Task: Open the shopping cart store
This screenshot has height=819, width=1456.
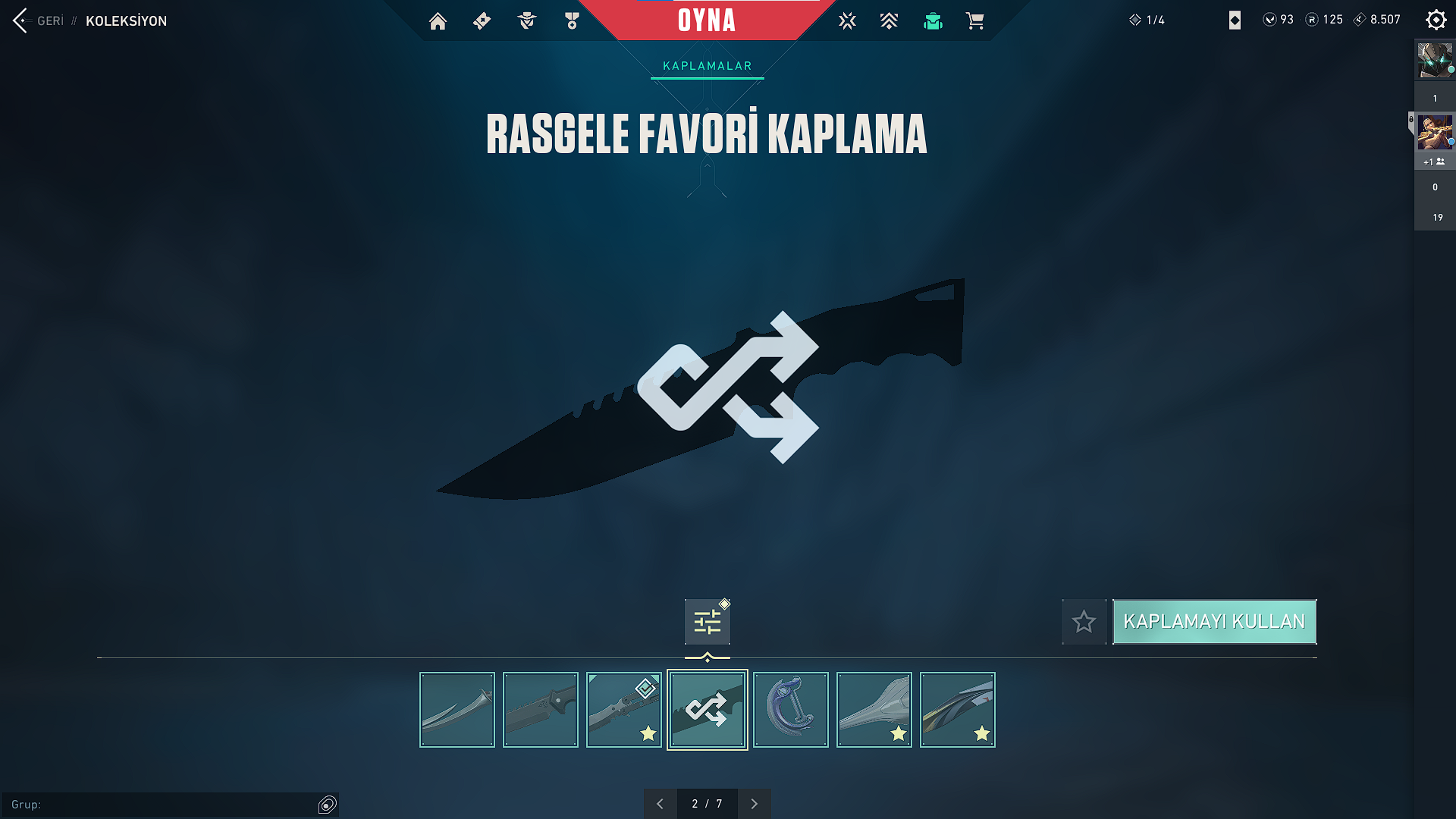Action: (975, 21)
